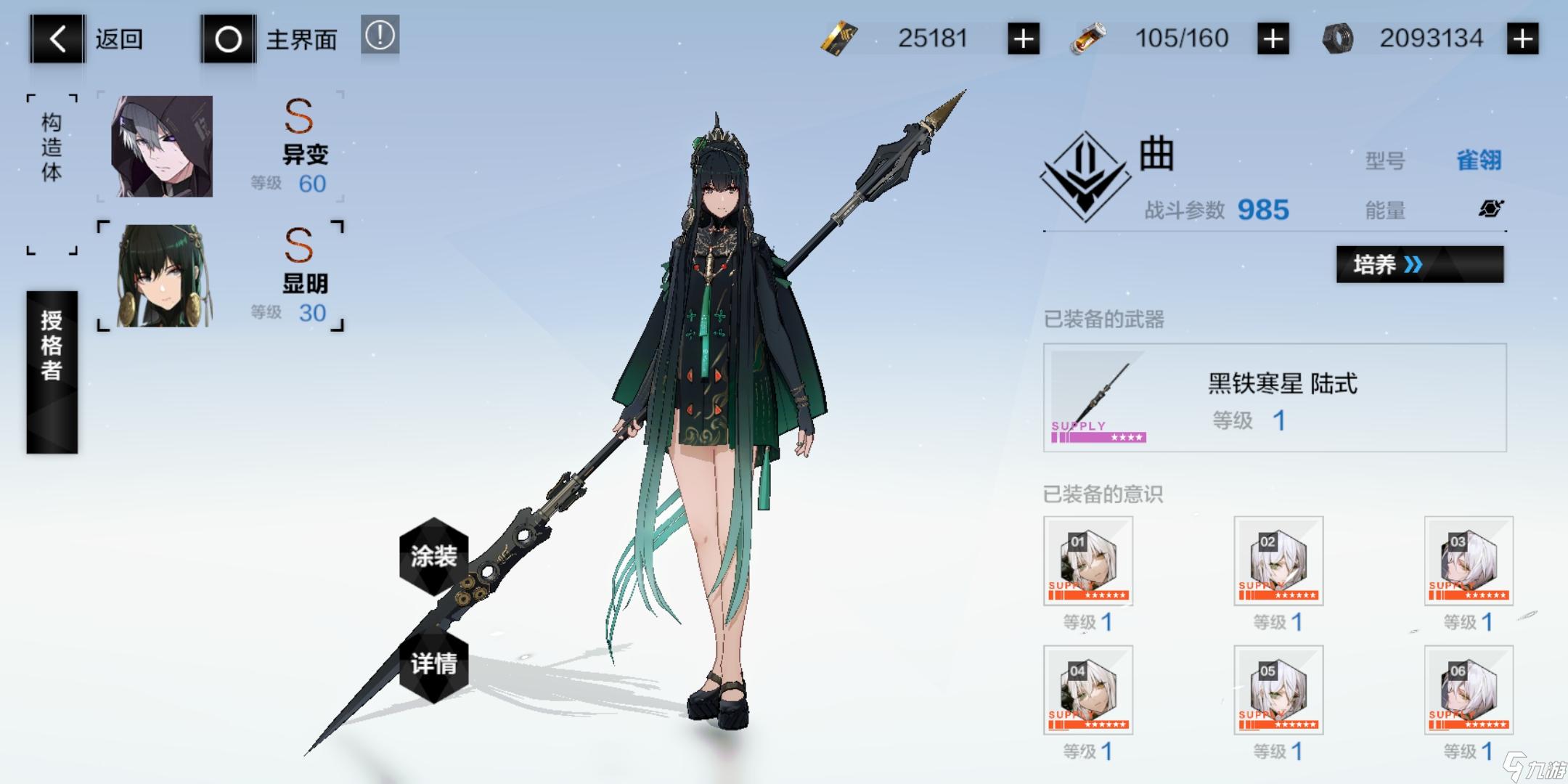
Task: View the 详情 details page
Action: (434, 663)
